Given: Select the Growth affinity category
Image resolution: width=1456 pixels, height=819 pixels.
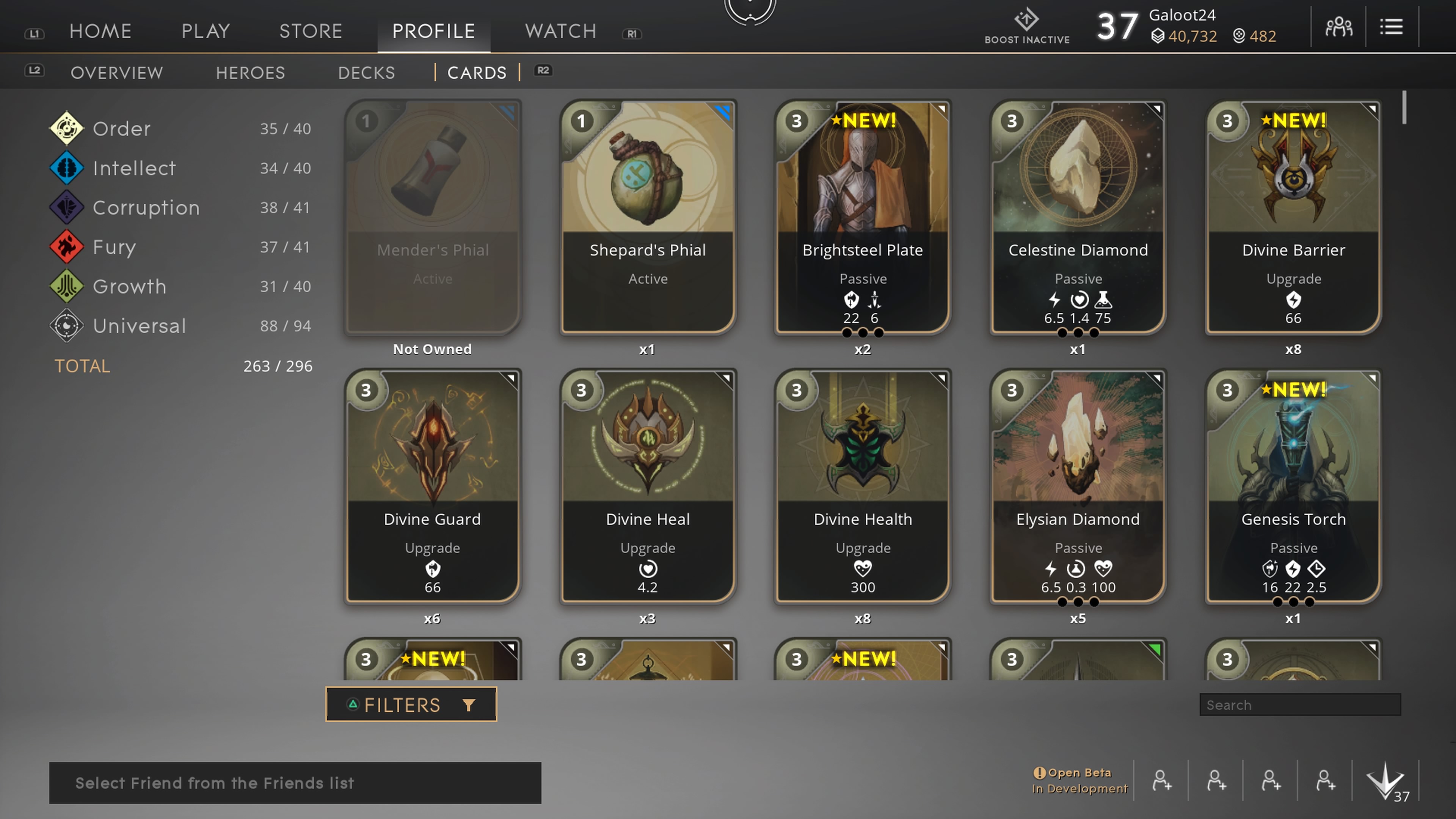Looking at the screenshot, I should 129,287.
